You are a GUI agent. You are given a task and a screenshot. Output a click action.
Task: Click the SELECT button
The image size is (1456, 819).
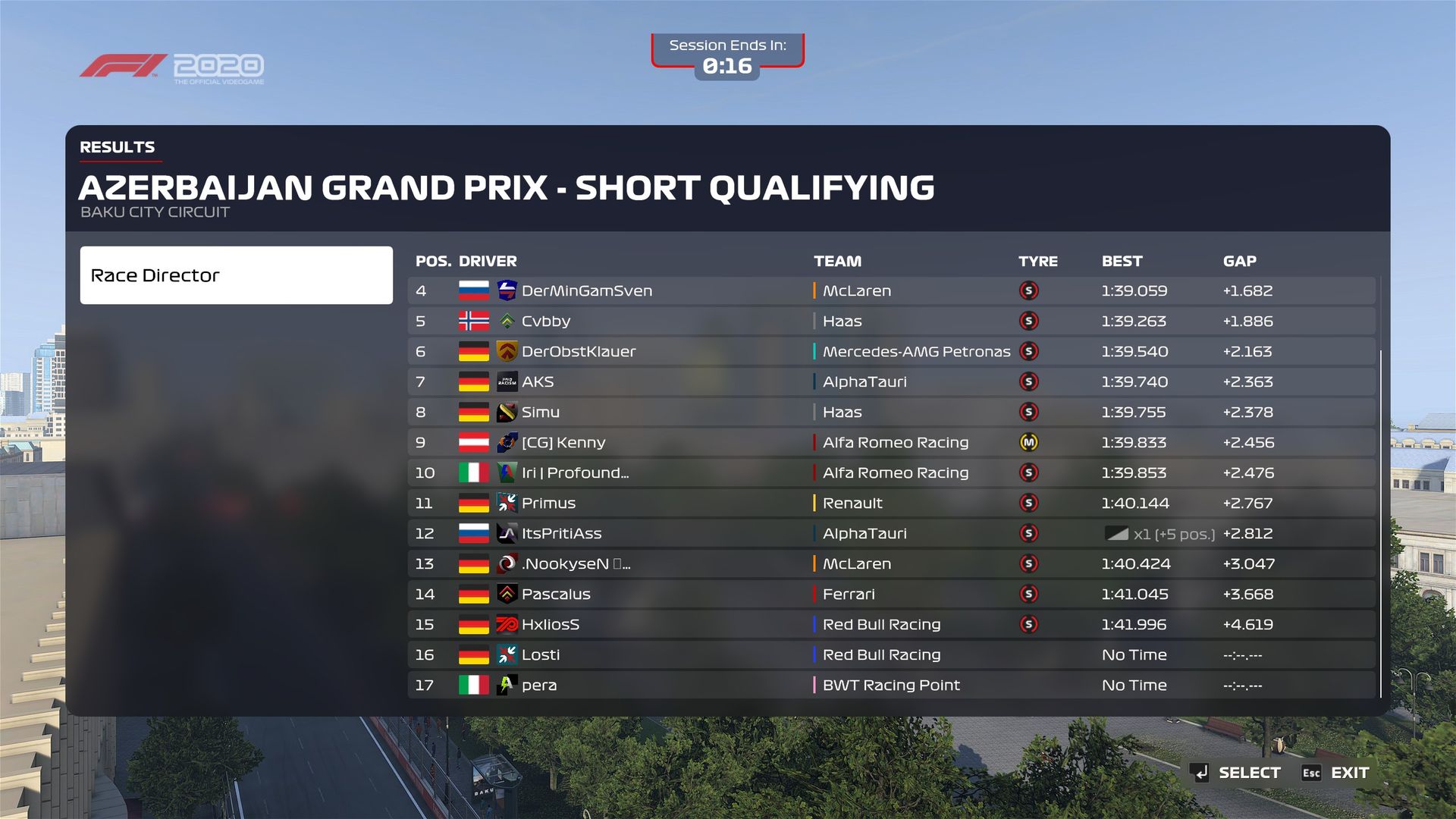point(1235,773)
